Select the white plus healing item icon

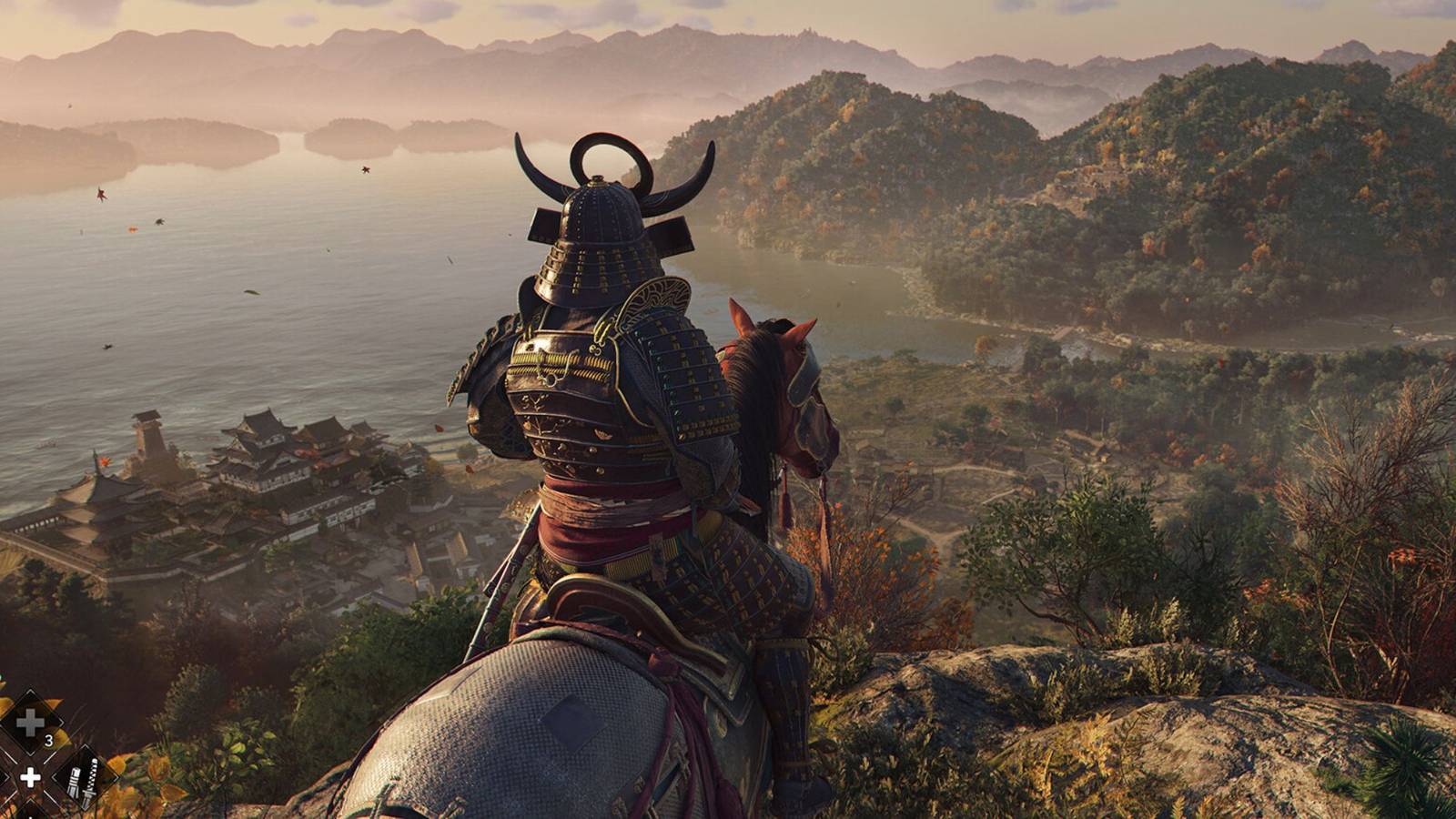tap(30, 778)
